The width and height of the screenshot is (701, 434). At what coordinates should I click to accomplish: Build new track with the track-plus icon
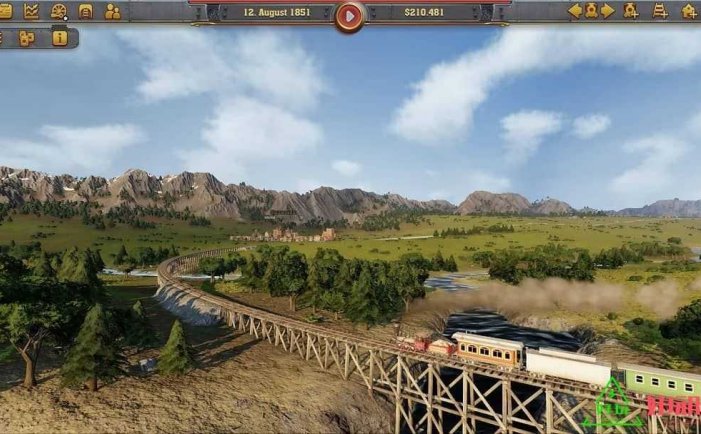pyautogui.click(x=660, y=11)
